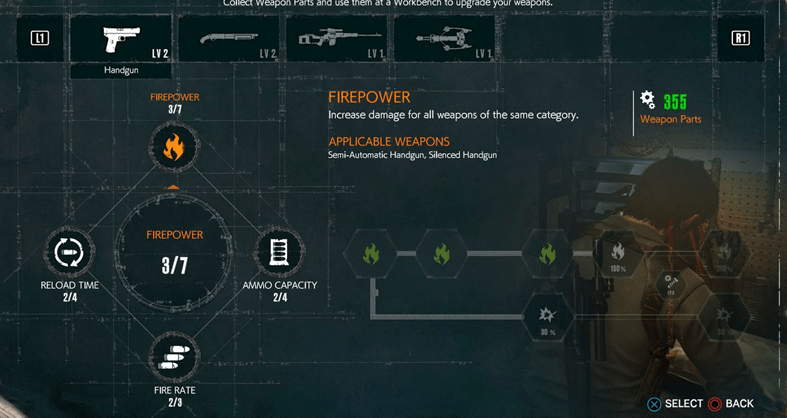Select the Handgun weapon tab

coord(120,40)
